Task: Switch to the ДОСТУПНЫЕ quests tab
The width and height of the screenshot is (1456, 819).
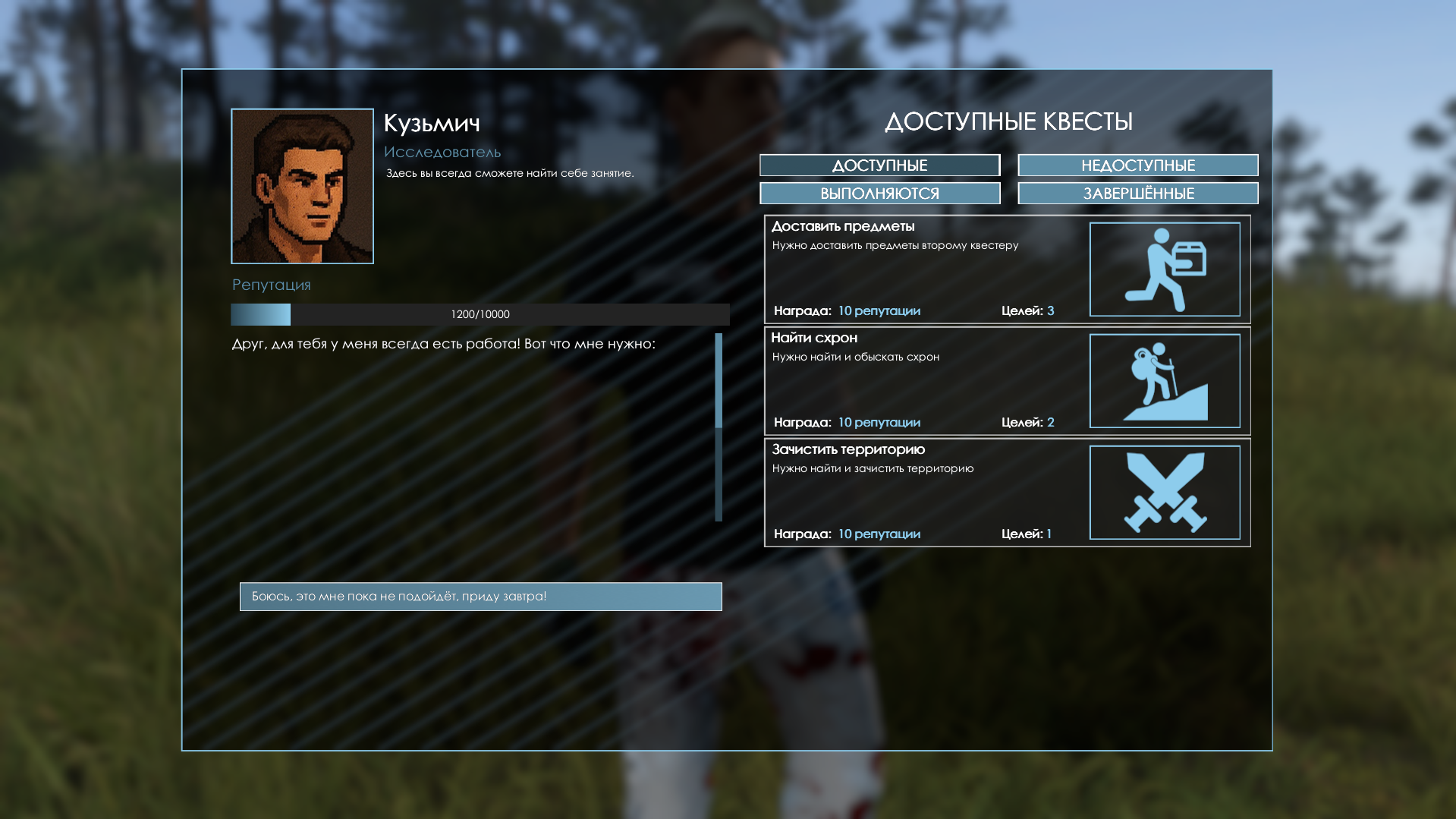Action: 879,165
